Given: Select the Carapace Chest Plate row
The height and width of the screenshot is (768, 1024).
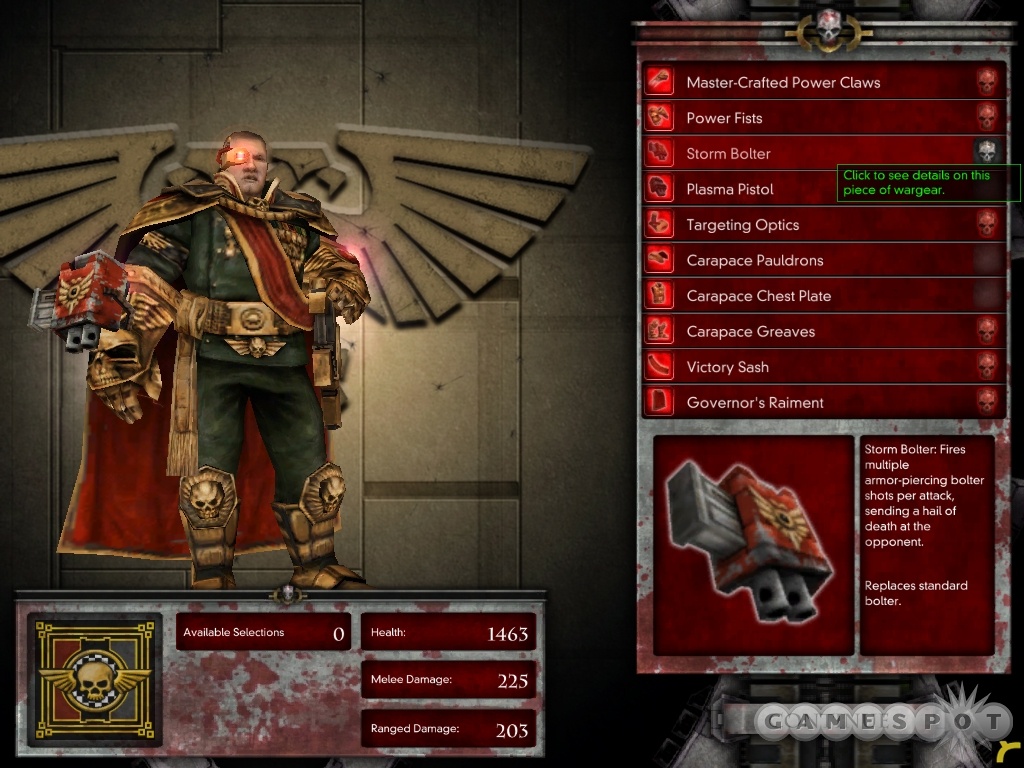Looking at the screenshot, I should click(x=758, y=296).
